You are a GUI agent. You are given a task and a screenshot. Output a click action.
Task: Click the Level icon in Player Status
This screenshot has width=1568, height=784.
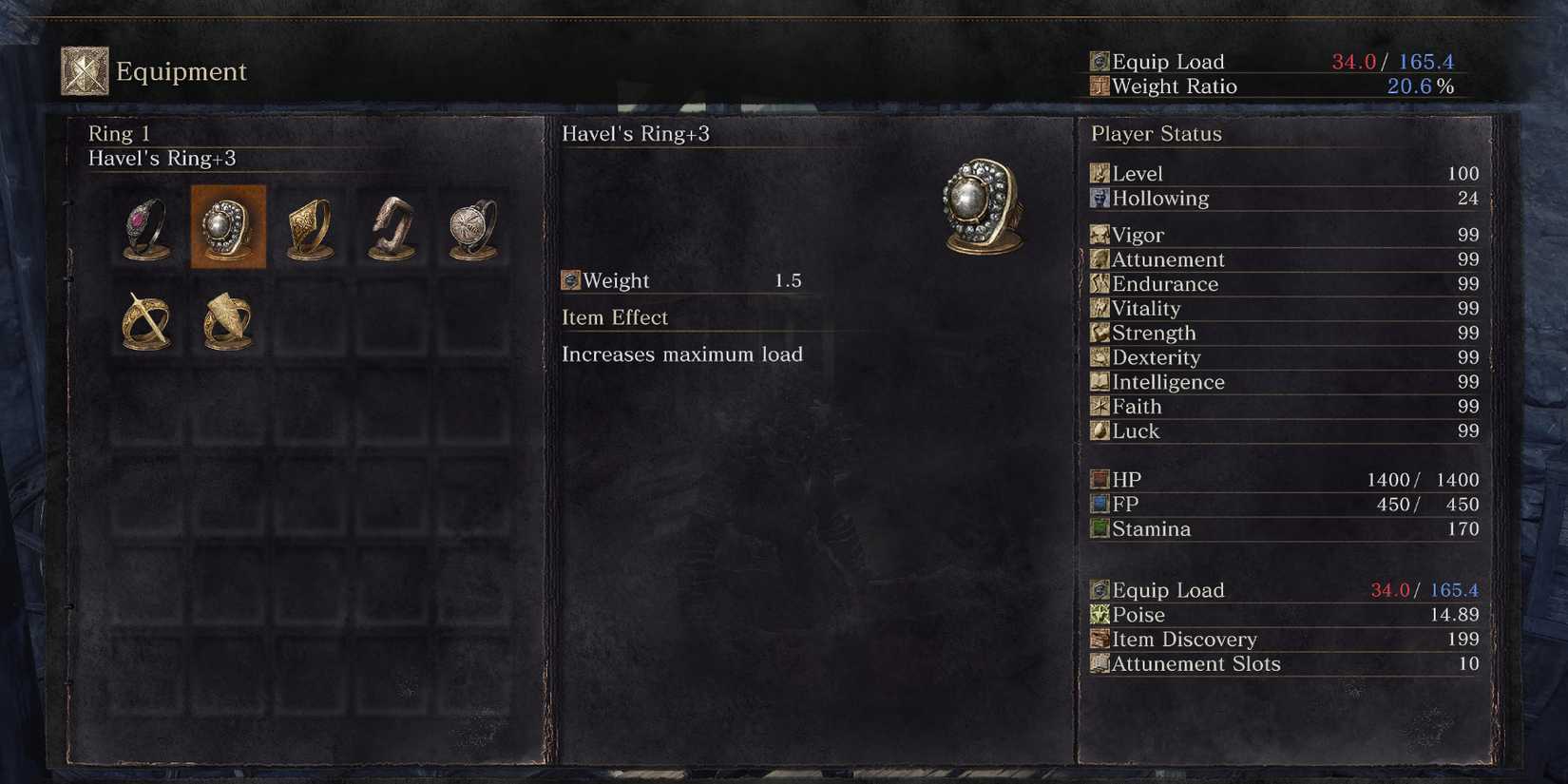(1099, 173)
